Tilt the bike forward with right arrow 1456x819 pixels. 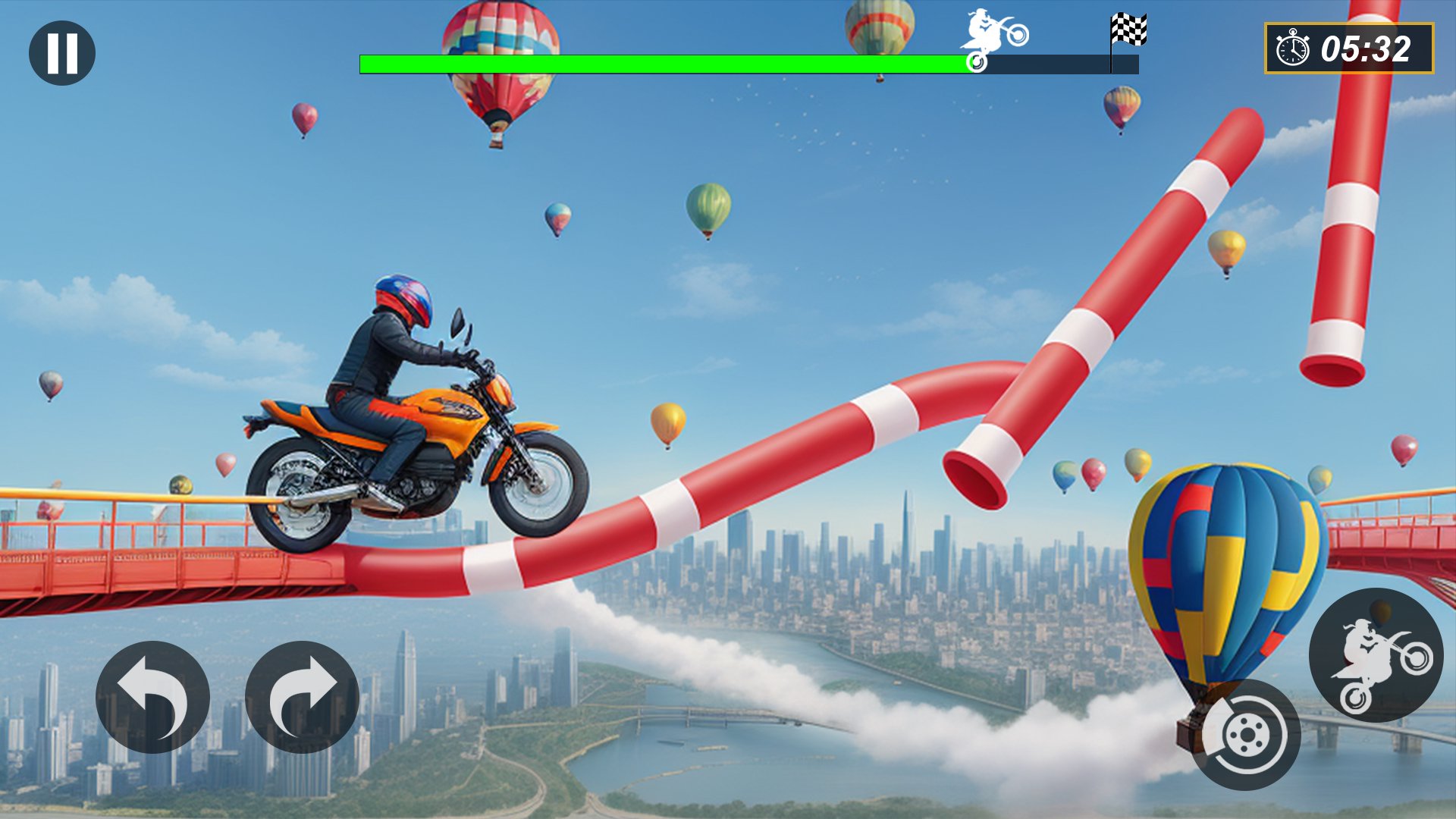[302, 697]
